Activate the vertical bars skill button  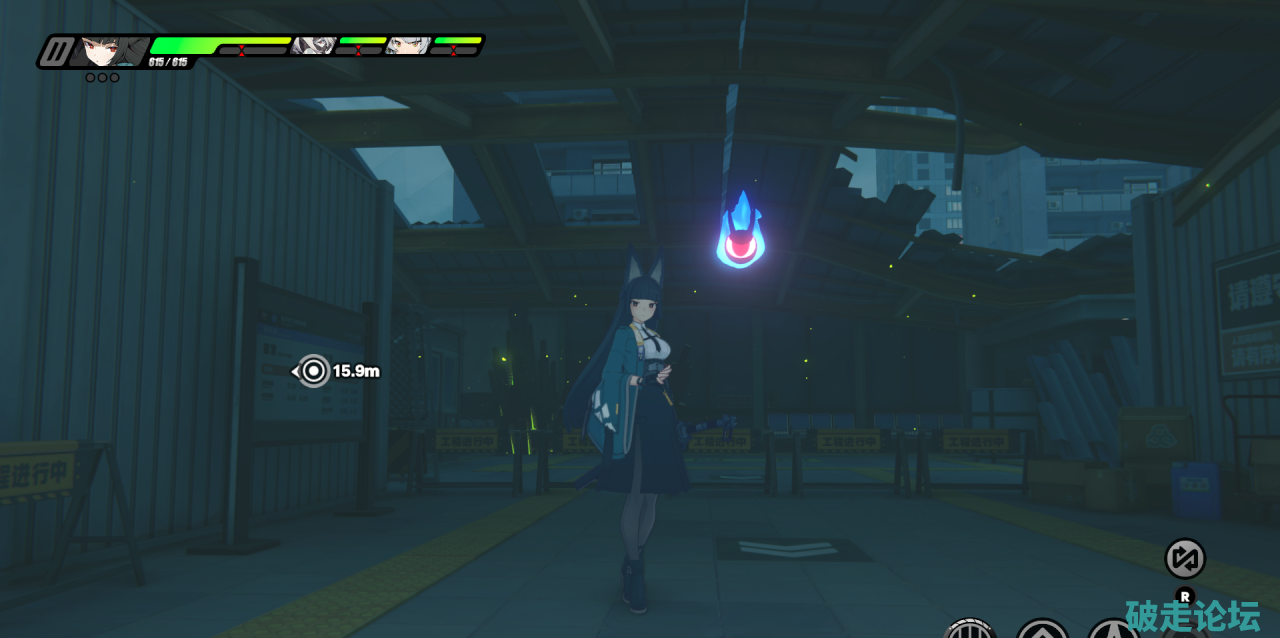969,630
